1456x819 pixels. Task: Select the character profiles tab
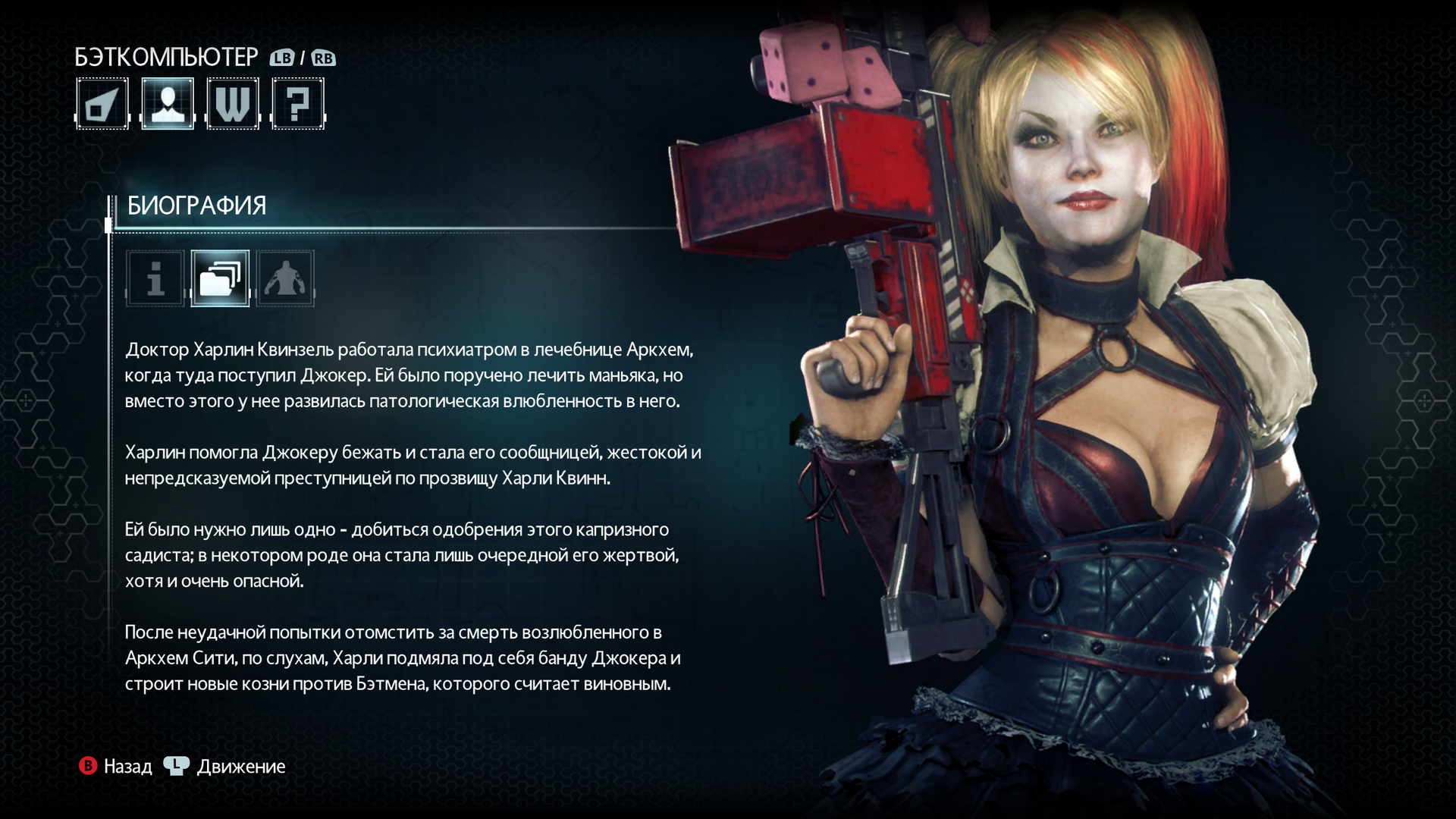pos(168,104)
